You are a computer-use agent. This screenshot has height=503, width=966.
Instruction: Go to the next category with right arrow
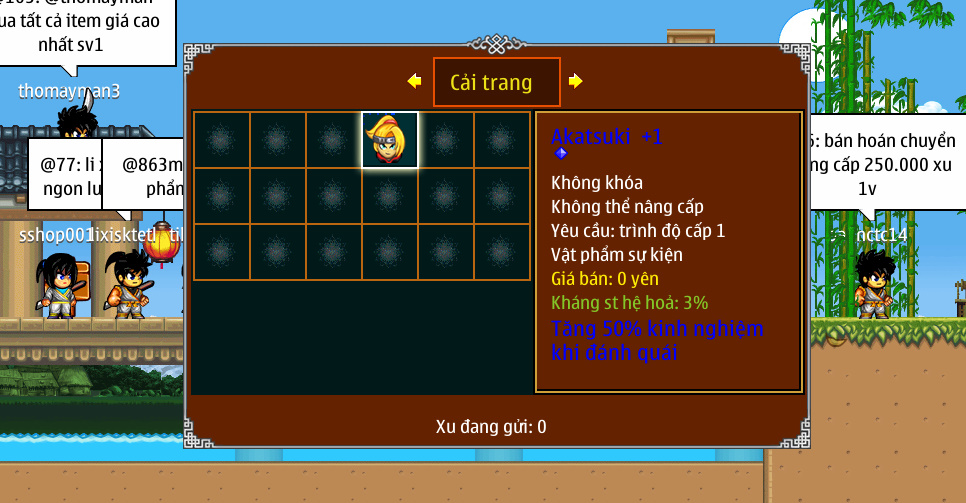[x=576, y=82]
